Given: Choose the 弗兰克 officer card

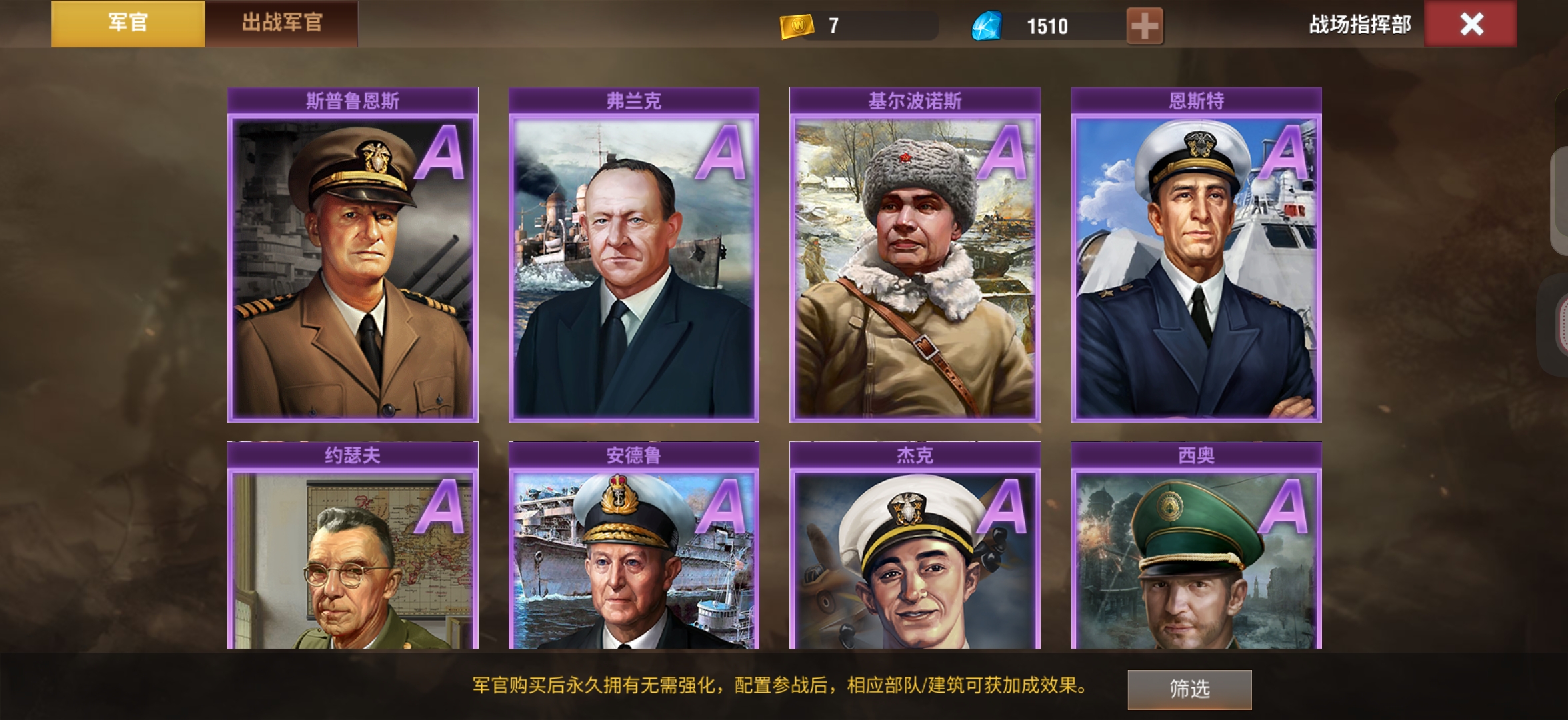Looking at the screenshot, I should (633, 267).
